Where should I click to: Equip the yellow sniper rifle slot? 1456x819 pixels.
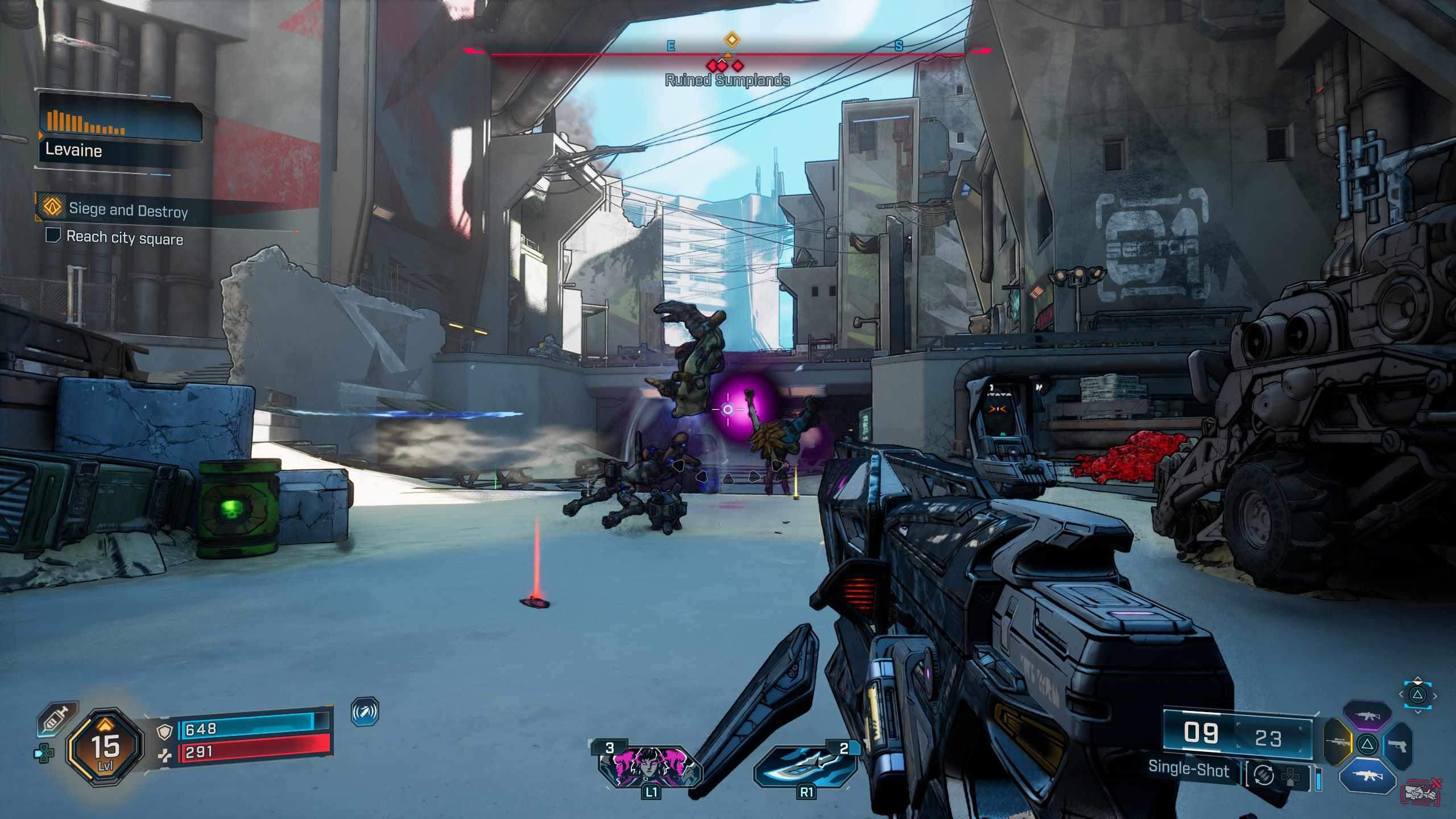pyautogui.click(x=1337, y=742)
